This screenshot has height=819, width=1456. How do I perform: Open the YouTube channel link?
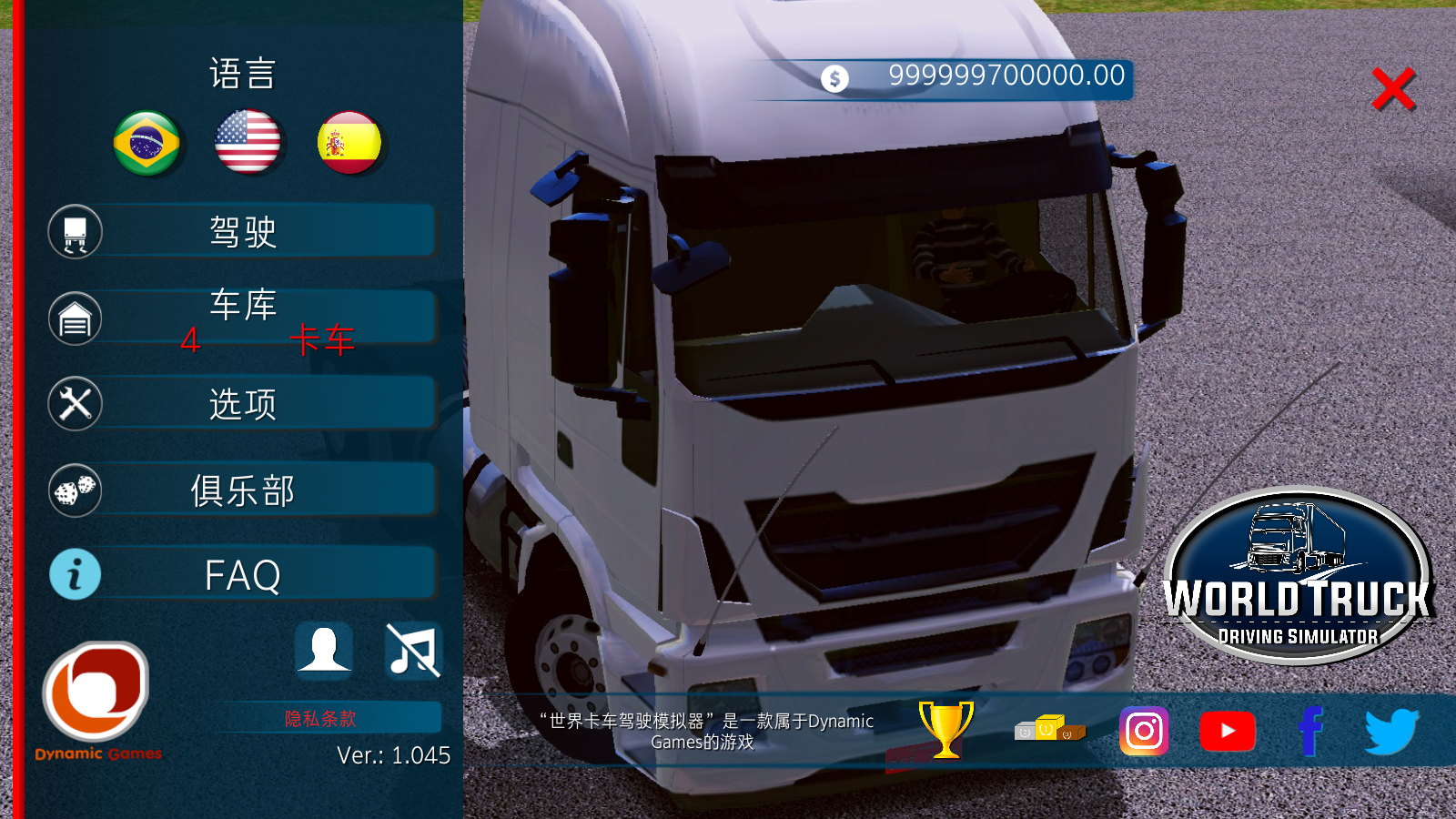1228,731
